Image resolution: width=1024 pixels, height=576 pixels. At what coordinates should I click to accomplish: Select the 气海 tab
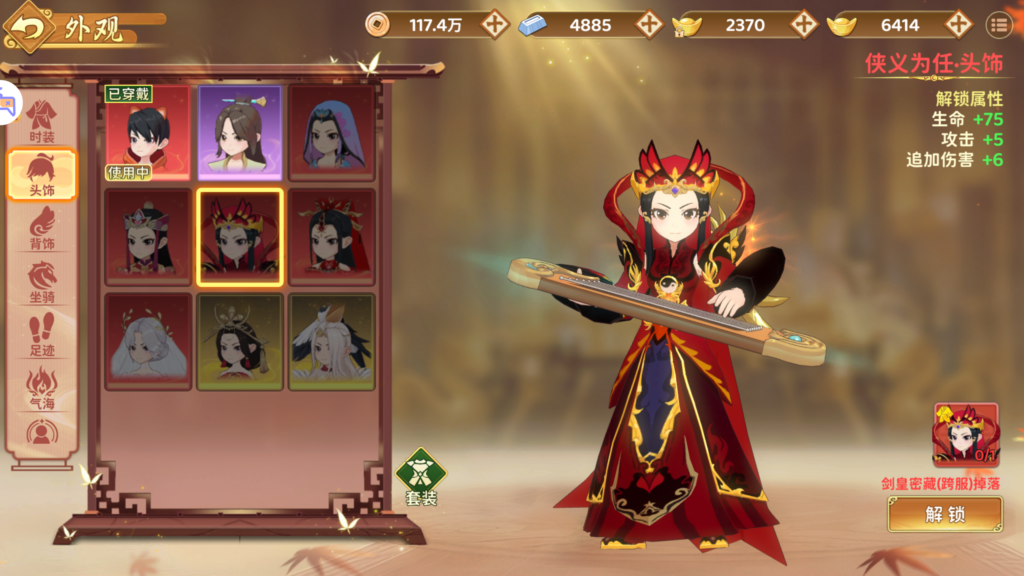[42, 388]
